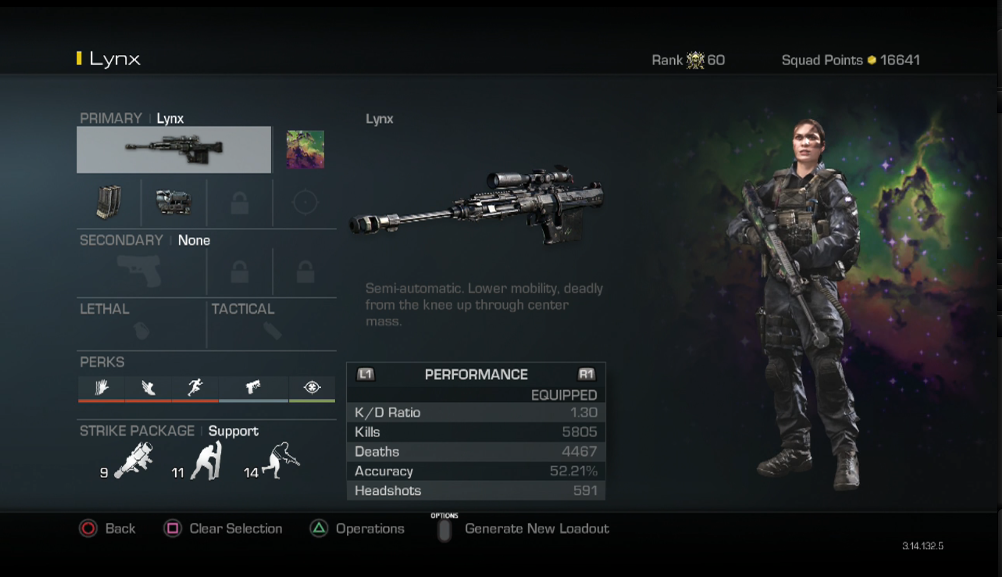Clear the current selection

[223, 528]
